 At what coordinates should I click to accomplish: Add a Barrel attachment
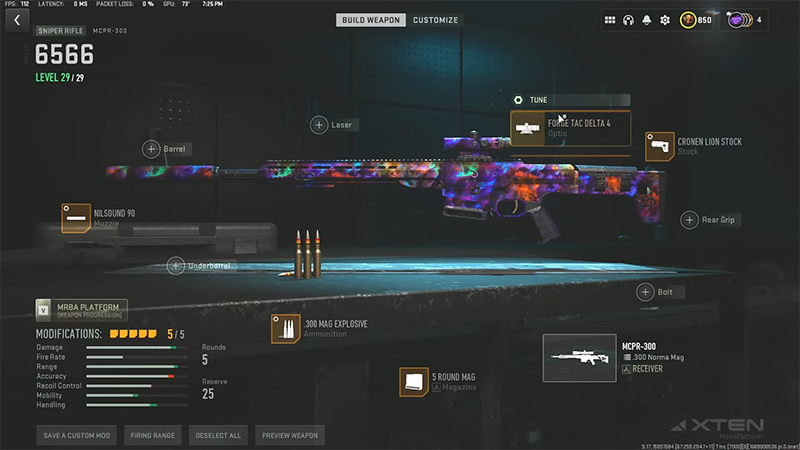151,149
